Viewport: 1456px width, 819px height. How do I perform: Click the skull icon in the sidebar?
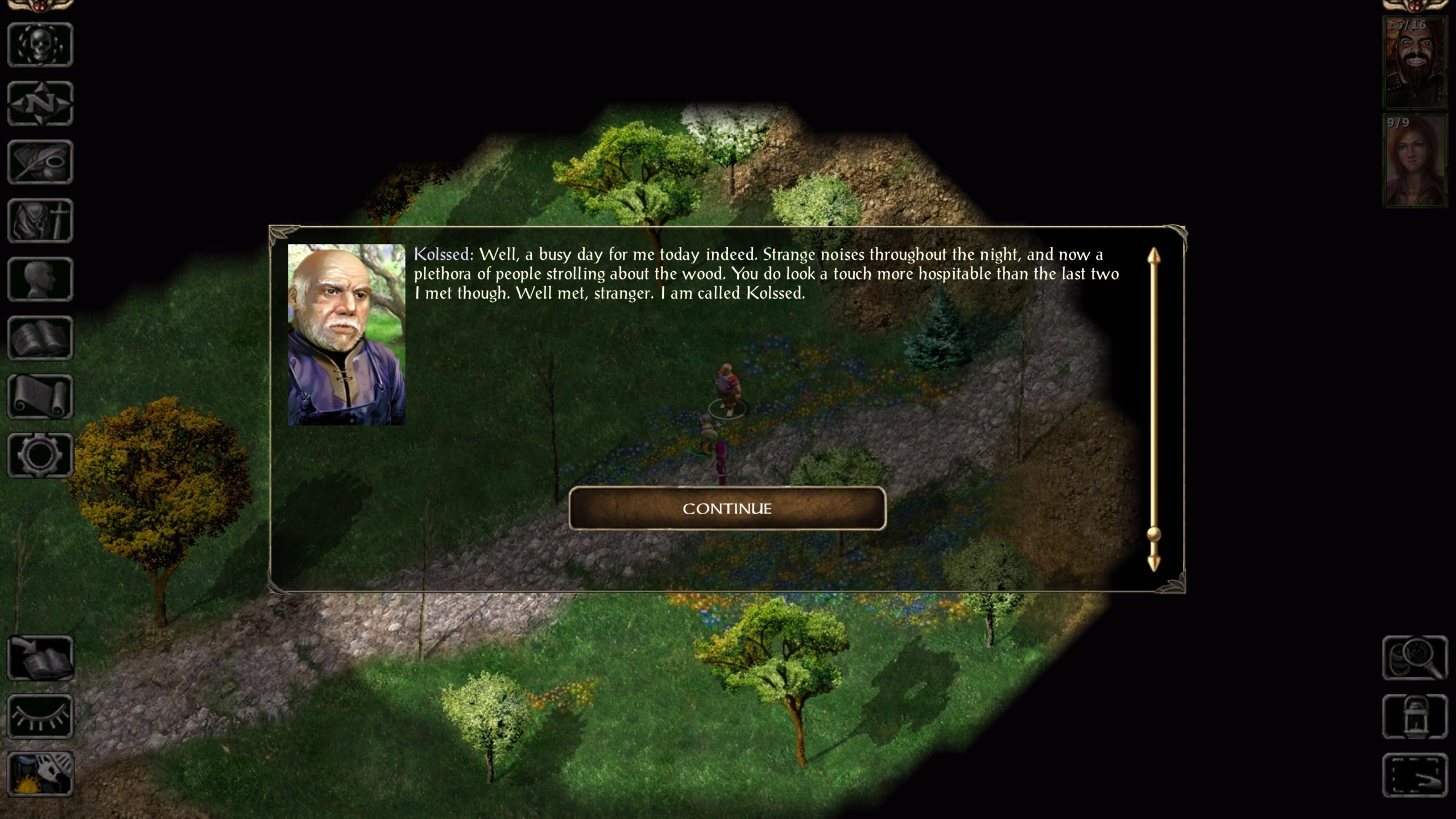[x=40, y=45]
